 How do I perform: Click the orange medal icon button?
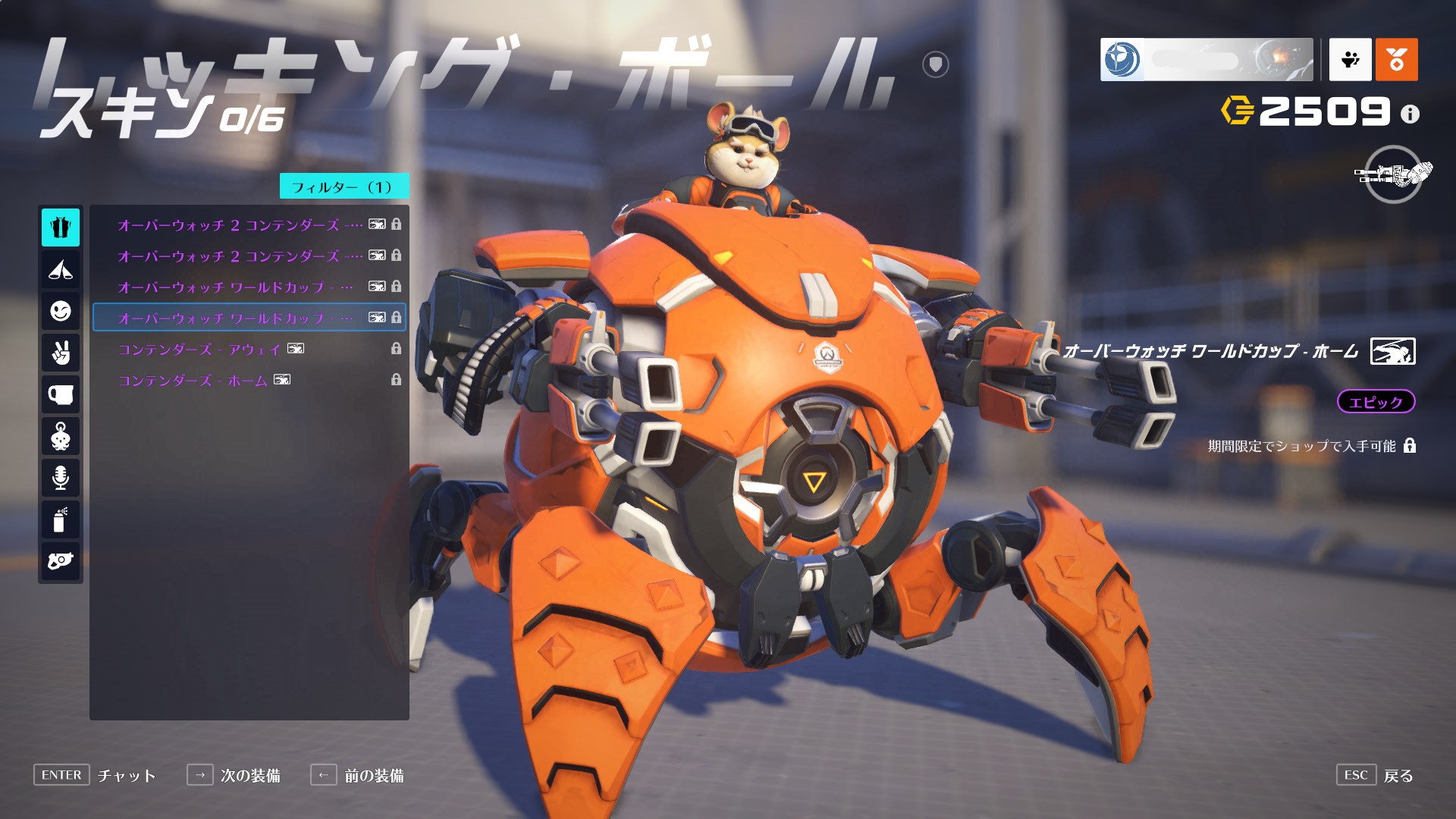[1396, 59]
